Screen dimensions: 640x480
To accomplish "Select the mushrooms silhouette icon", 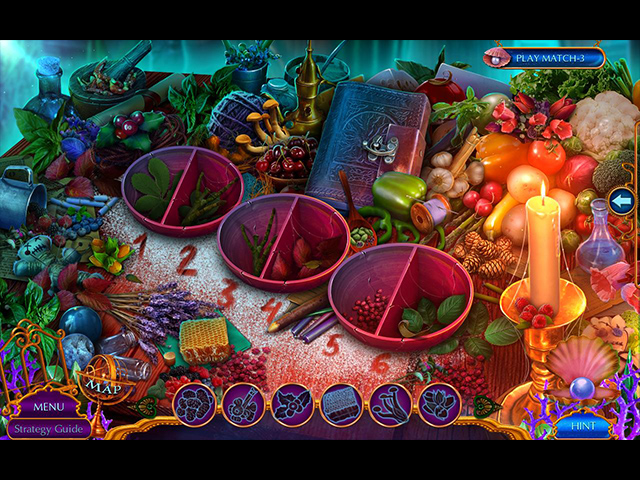I will [391, 405].
